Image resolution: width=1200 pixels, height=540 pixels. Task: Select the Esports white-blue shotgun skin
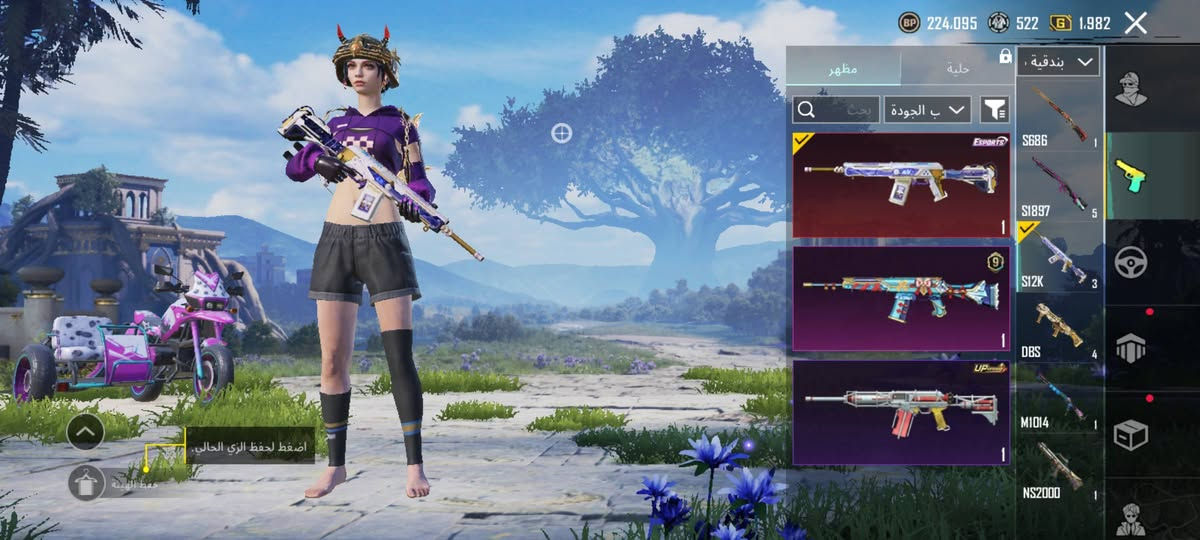pos(900,185)
